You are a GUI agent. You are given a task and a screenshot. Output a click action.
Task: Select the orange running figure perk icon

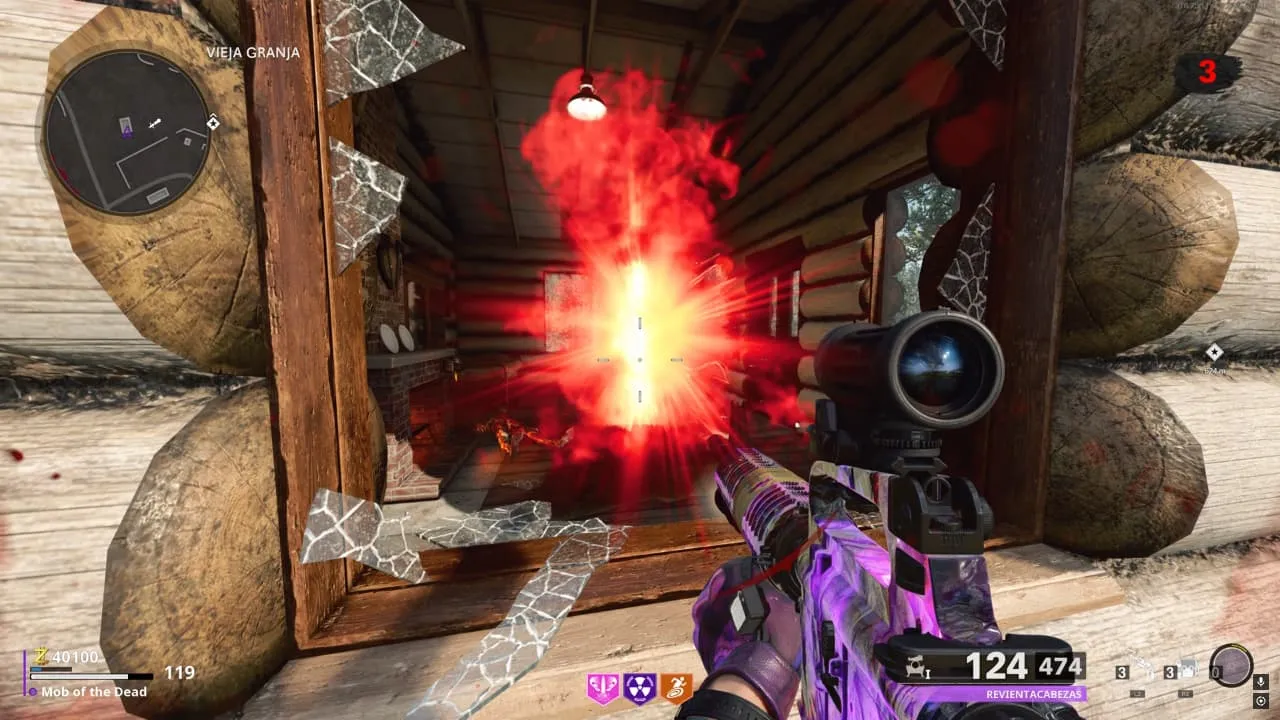coord(676,688)
